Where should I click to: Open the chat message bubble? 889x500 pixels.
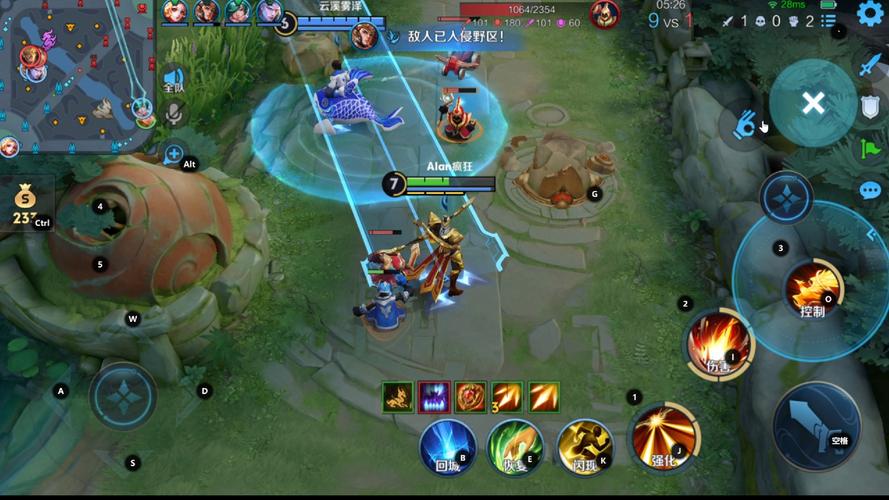pyautogui.click(x=870, y=190)
